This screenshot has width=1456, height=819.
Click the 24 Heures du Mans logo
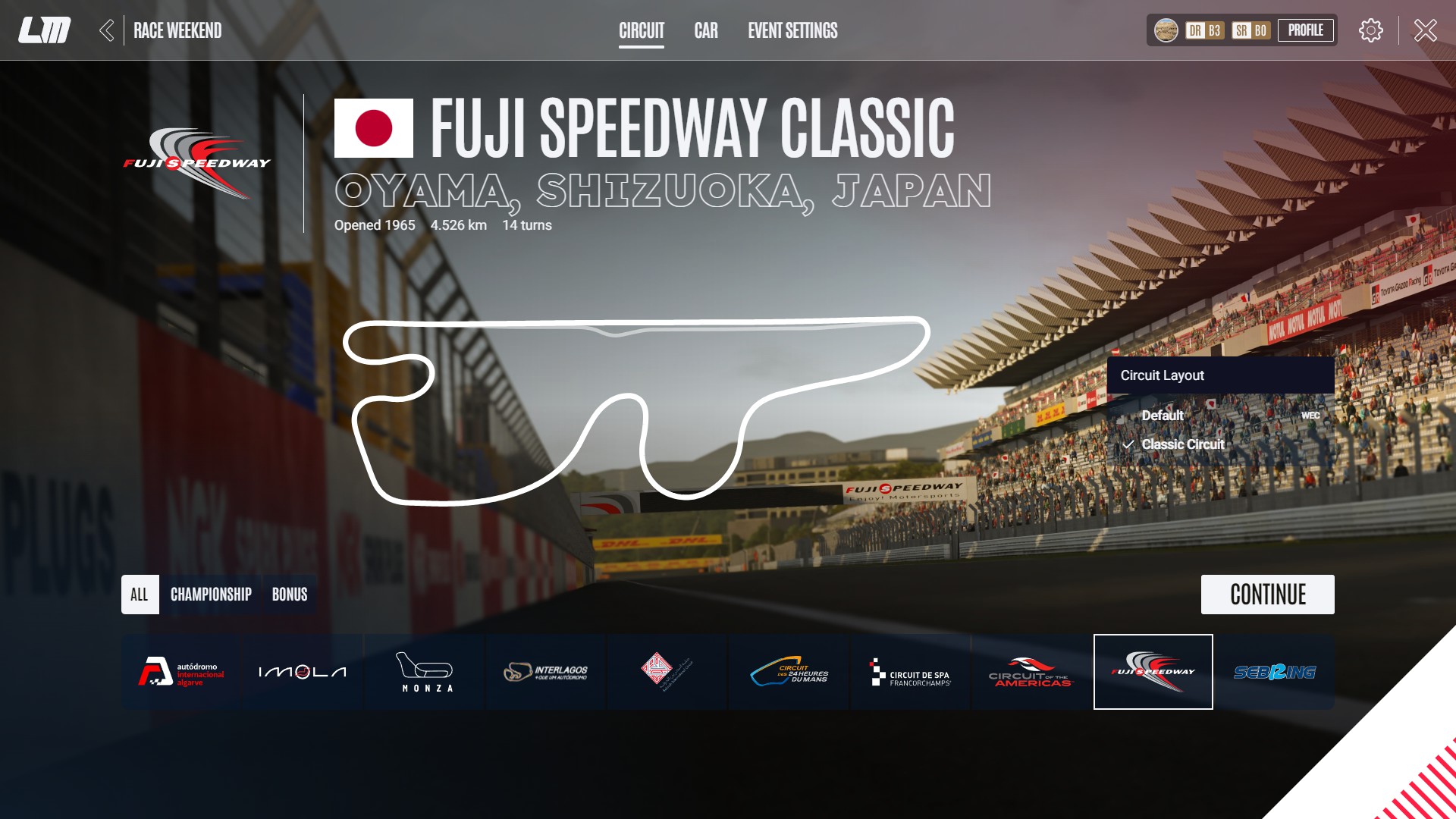click(789, 672)
